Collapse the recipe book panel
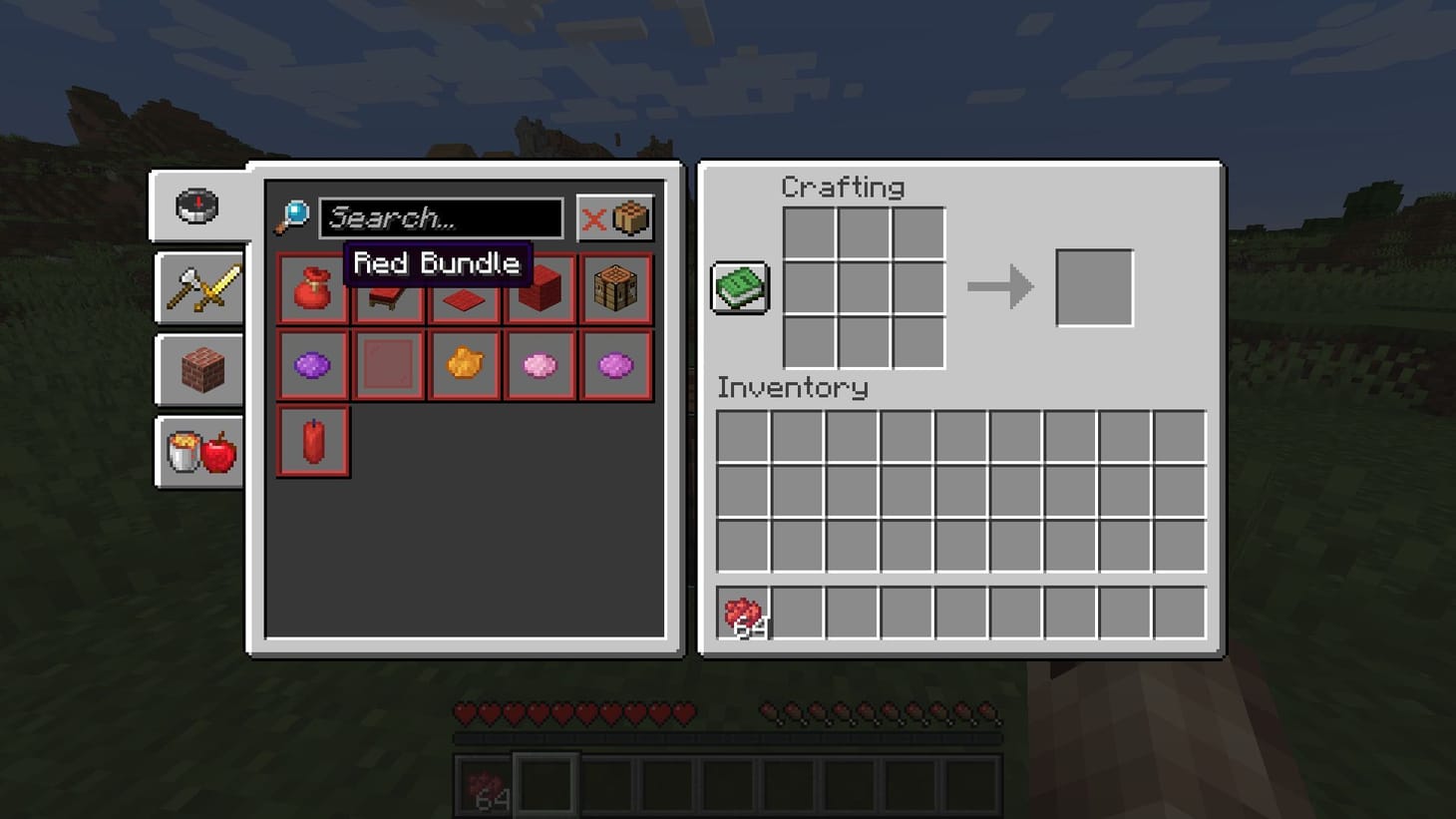Screen dimensions: 1456x819 coord(740,286)
